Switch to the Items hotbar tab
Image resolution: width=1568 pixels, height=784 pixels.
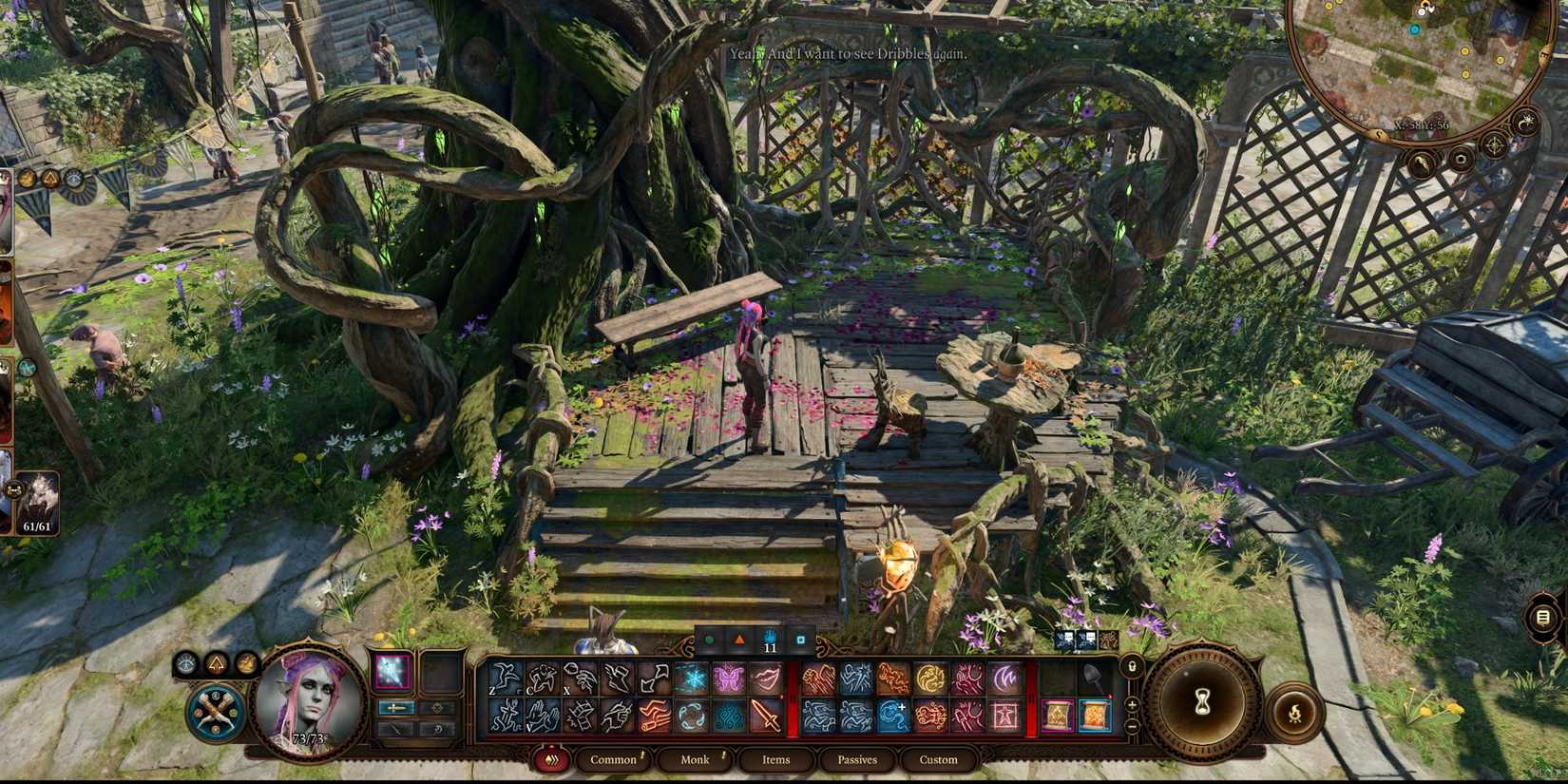775,760
